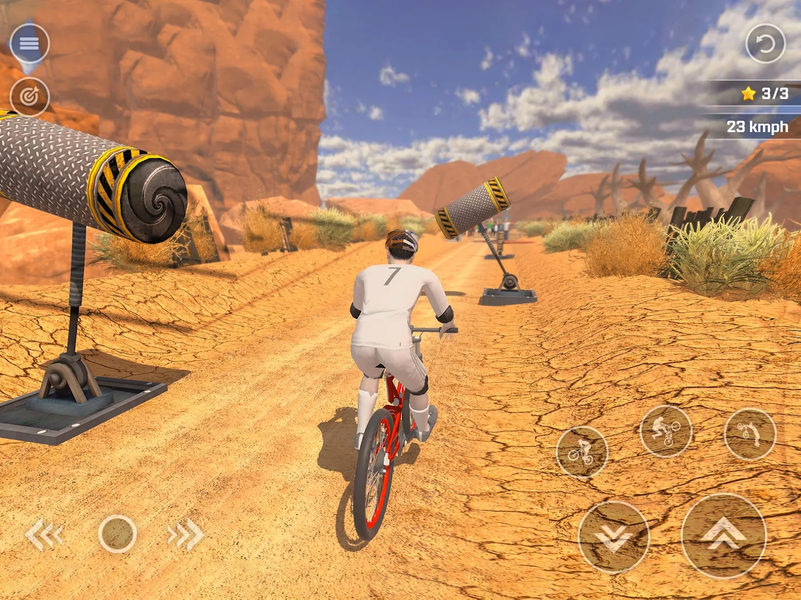Tap the round steering center knob
Screen dimensions: 801x600
point(117,534)
